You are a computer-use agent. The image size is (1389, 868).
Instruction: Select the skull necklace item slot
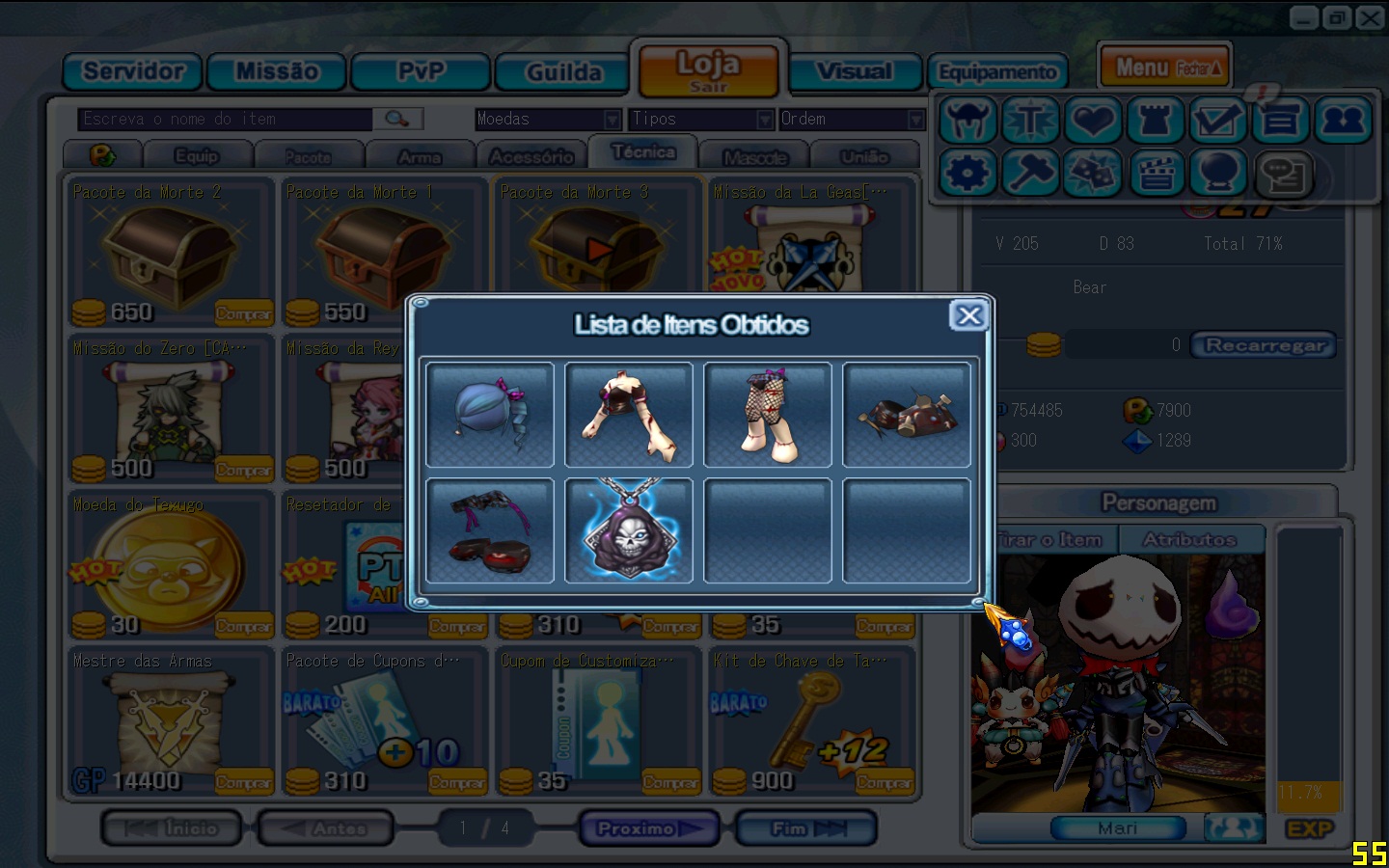click(628, 530)
